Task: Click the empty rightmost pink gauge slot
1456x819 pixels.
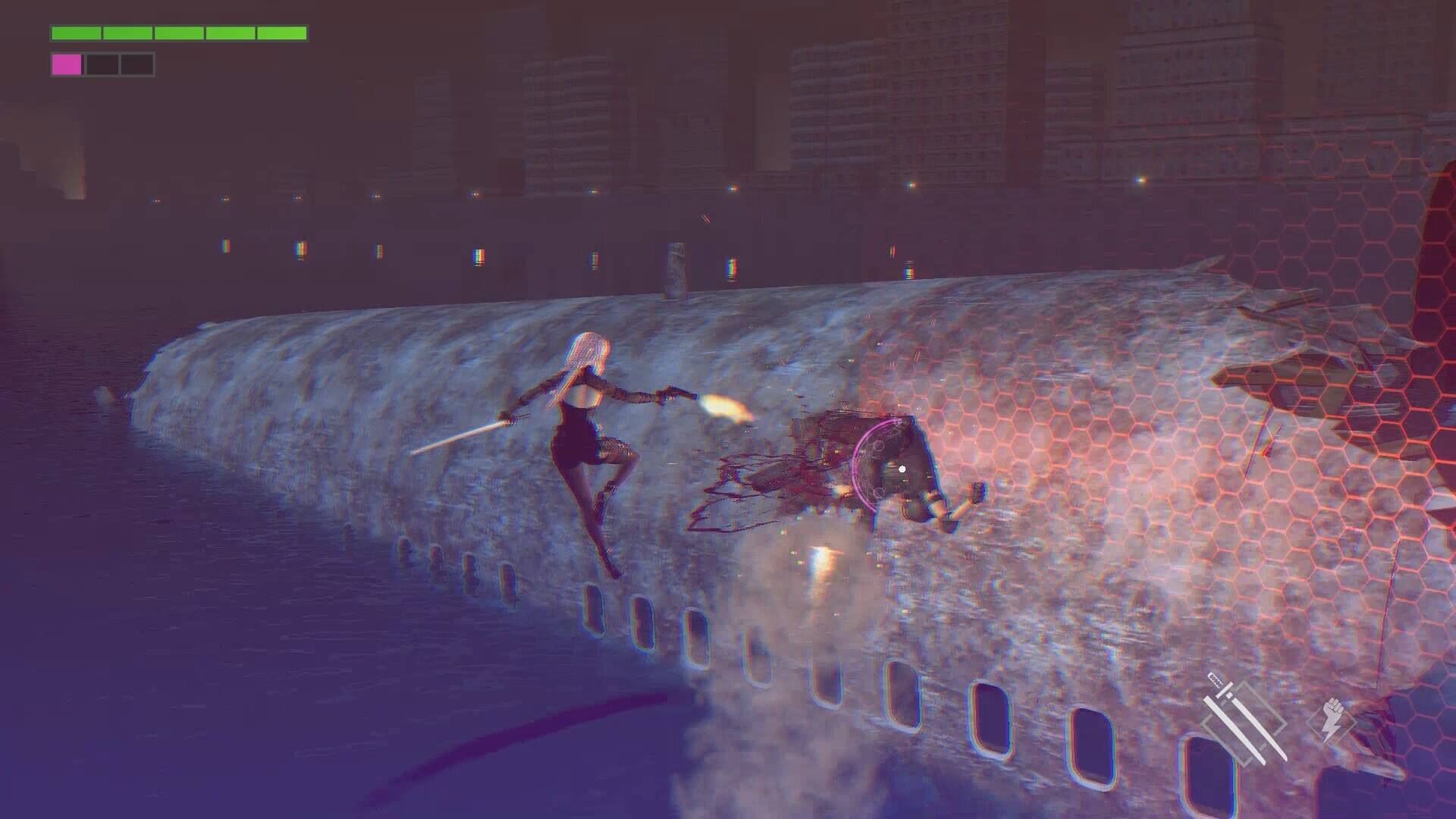Action: 136,65
